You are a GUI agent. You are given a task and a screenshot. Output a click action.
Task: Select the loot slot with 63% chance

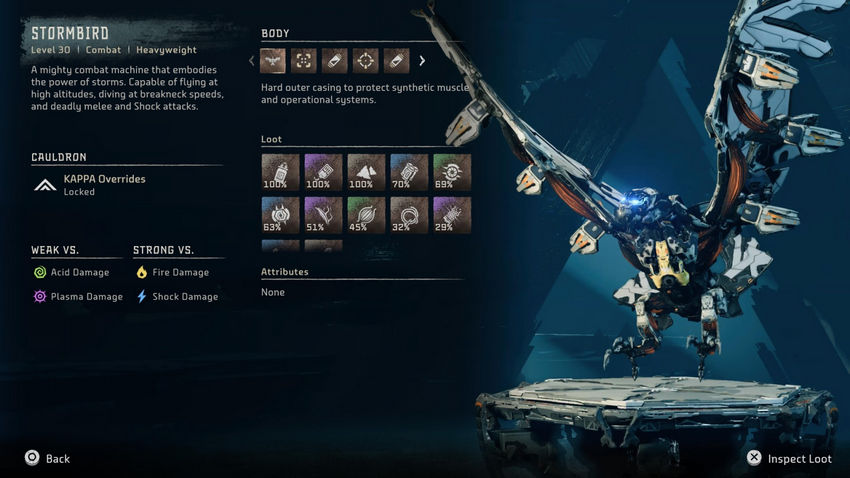[x=280, y=215]
